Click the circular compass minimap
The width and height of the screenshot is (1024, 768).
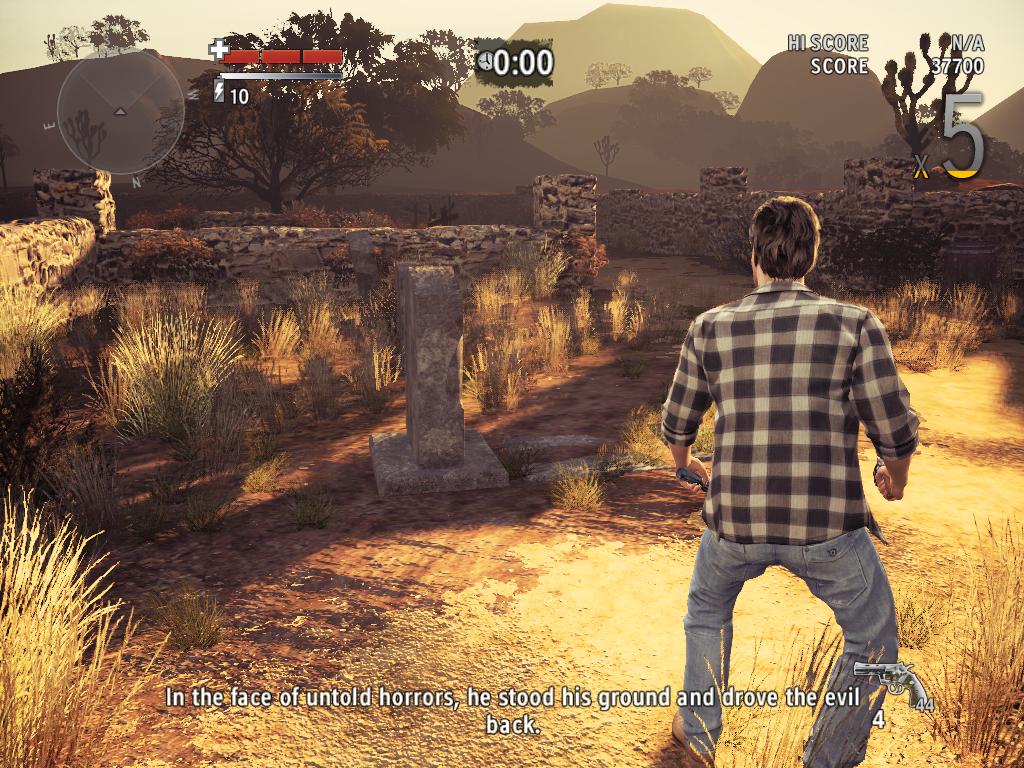tap(120, 110)
